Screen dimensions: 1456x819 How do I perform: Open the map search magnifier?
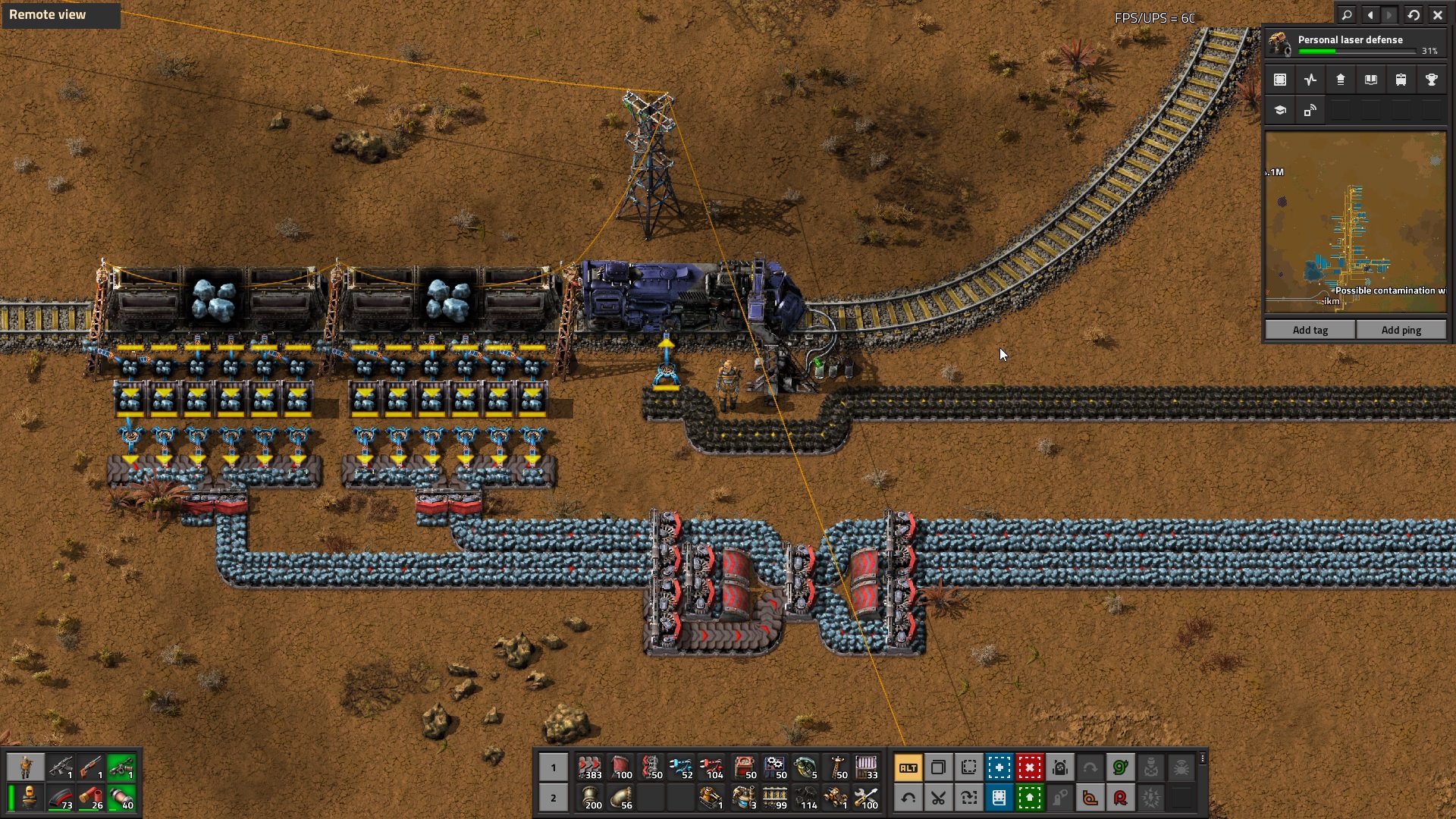[x=1347, y=14]
